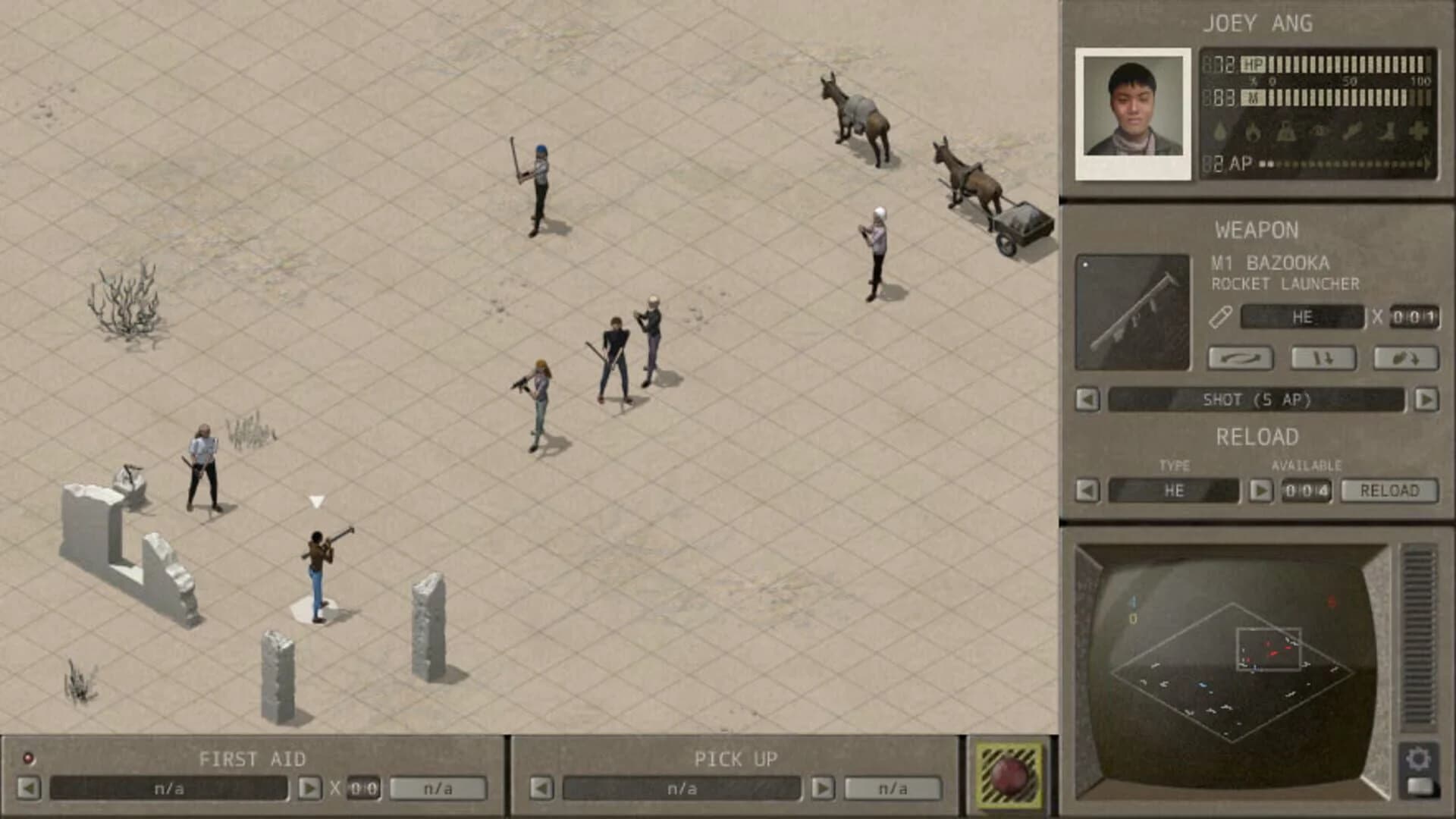The width and height of the screenshot is (1456, 819).
Task: Click the medical cross status icon
Action: click(1420, 129)
